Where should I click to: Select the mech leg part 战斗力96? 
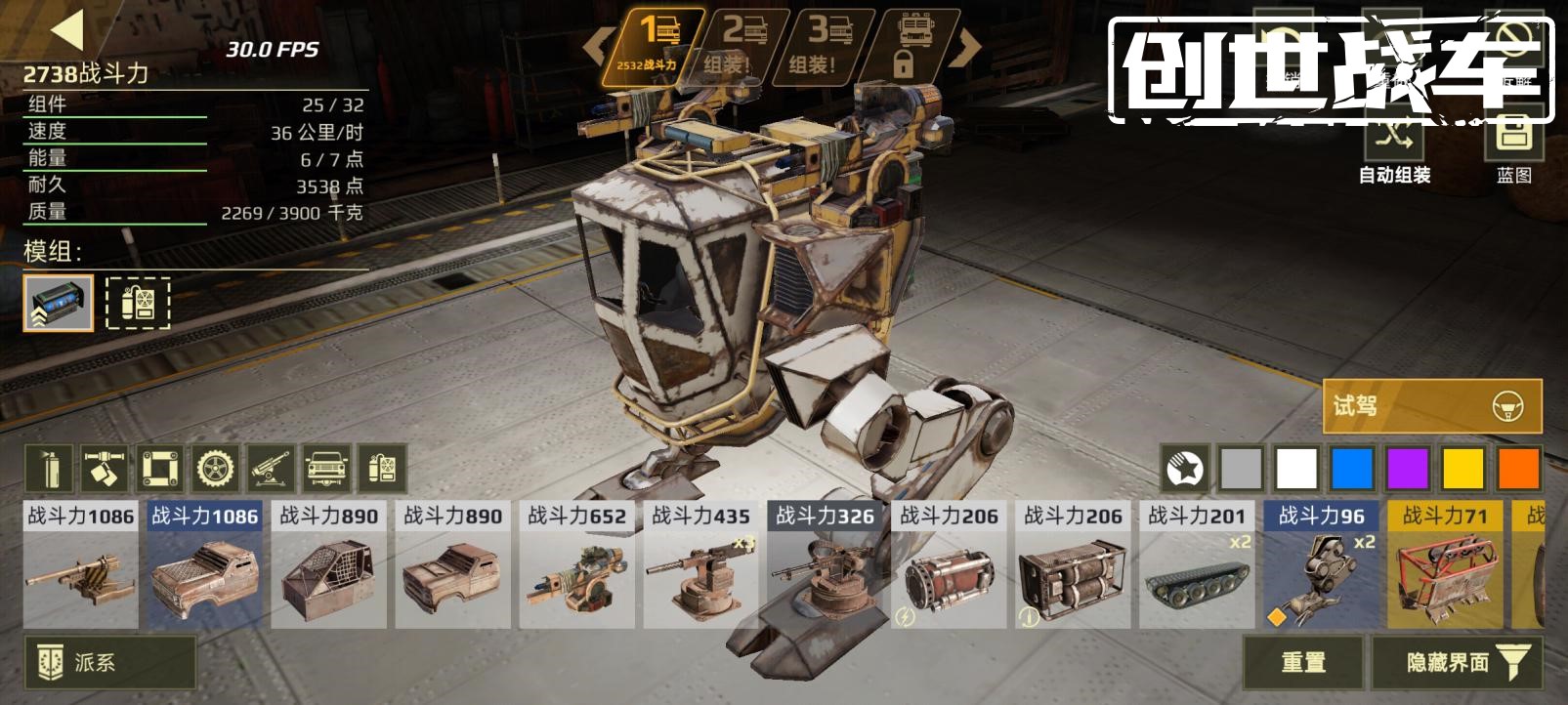[x=1321, y=566]
